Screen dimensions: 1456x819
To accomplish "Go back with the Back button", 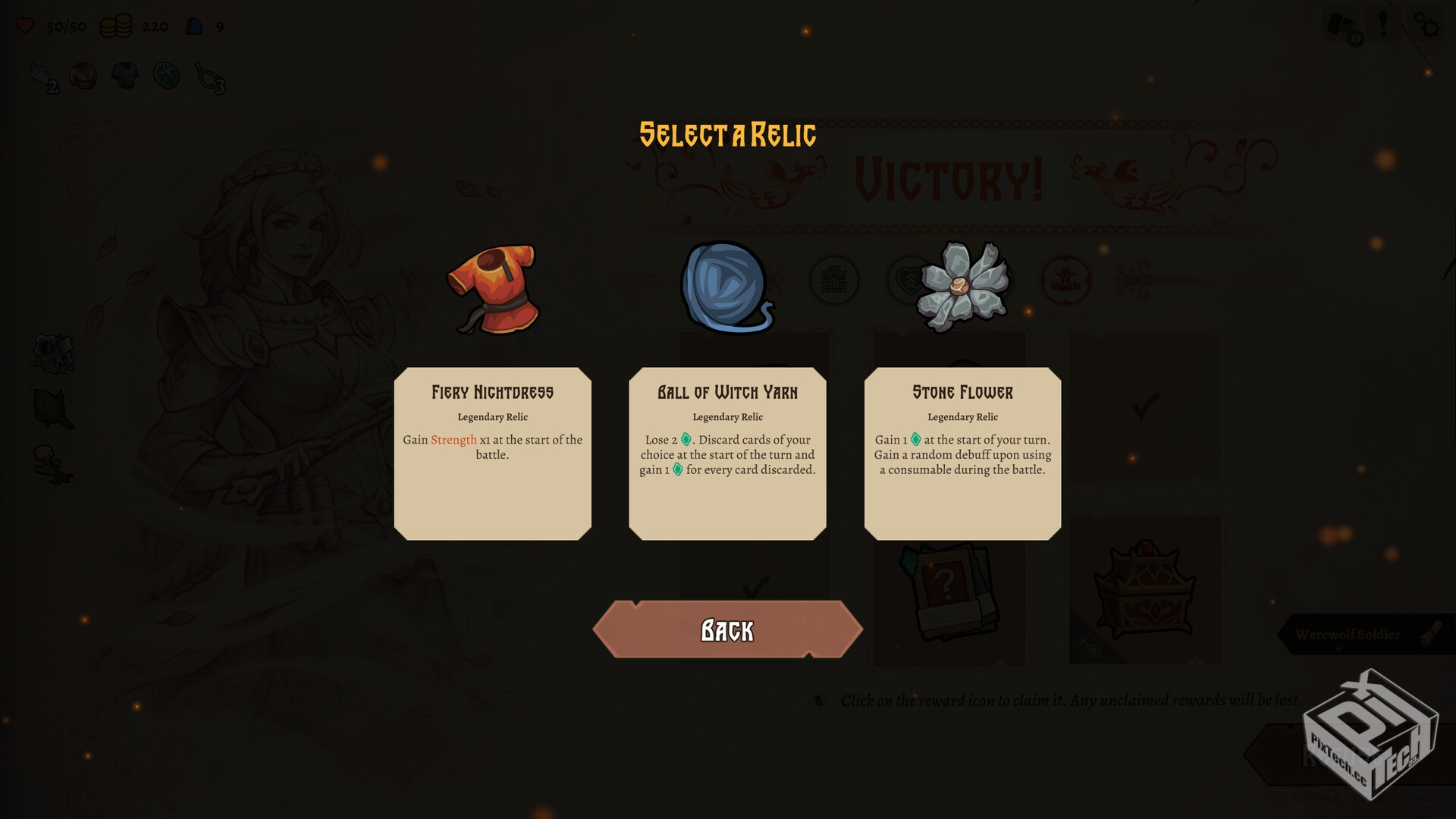I will point(727,629).
